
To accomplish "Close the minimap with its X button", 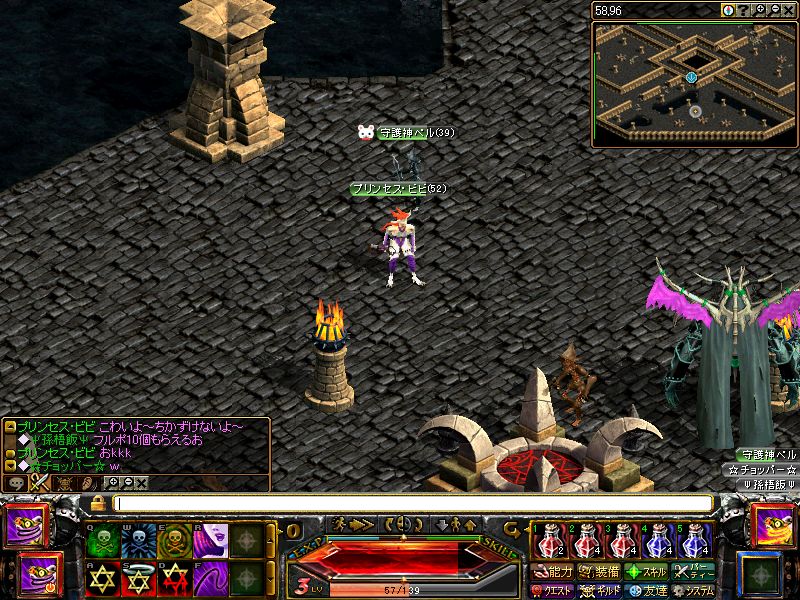I will coord(790,10).
